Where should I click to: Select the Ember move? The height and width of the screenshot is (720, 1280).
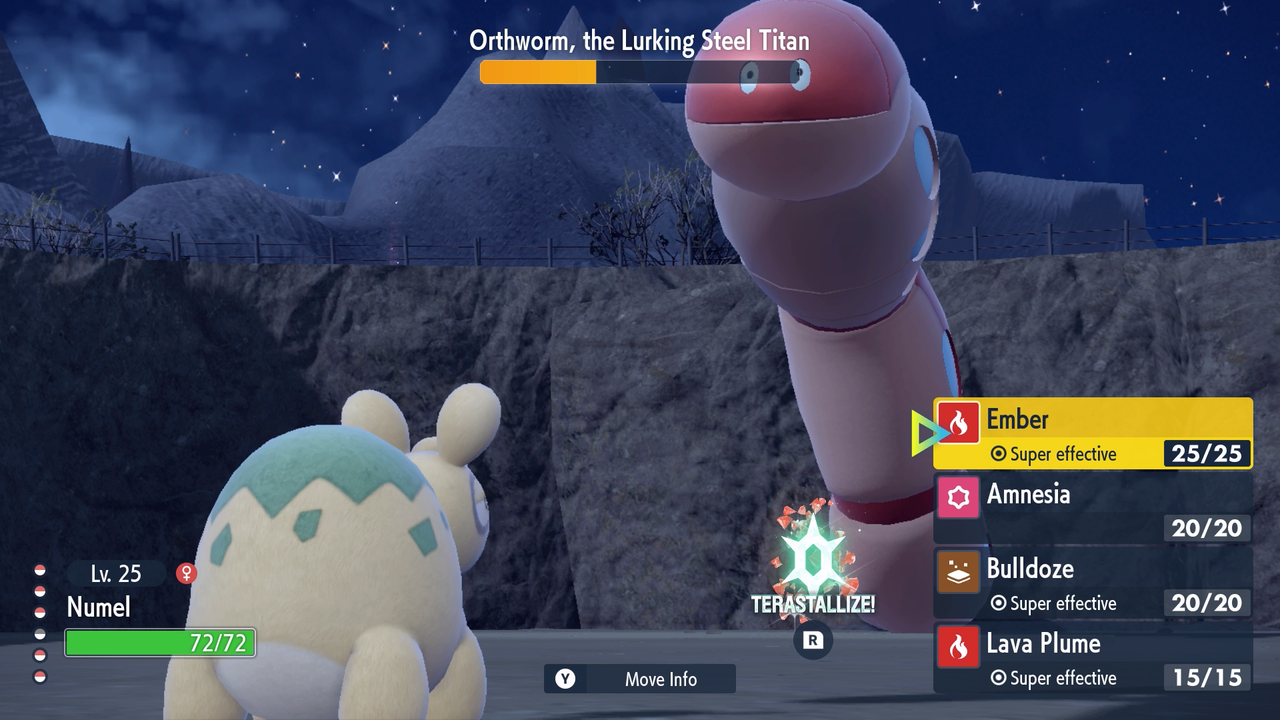[x=1092, y=433]
